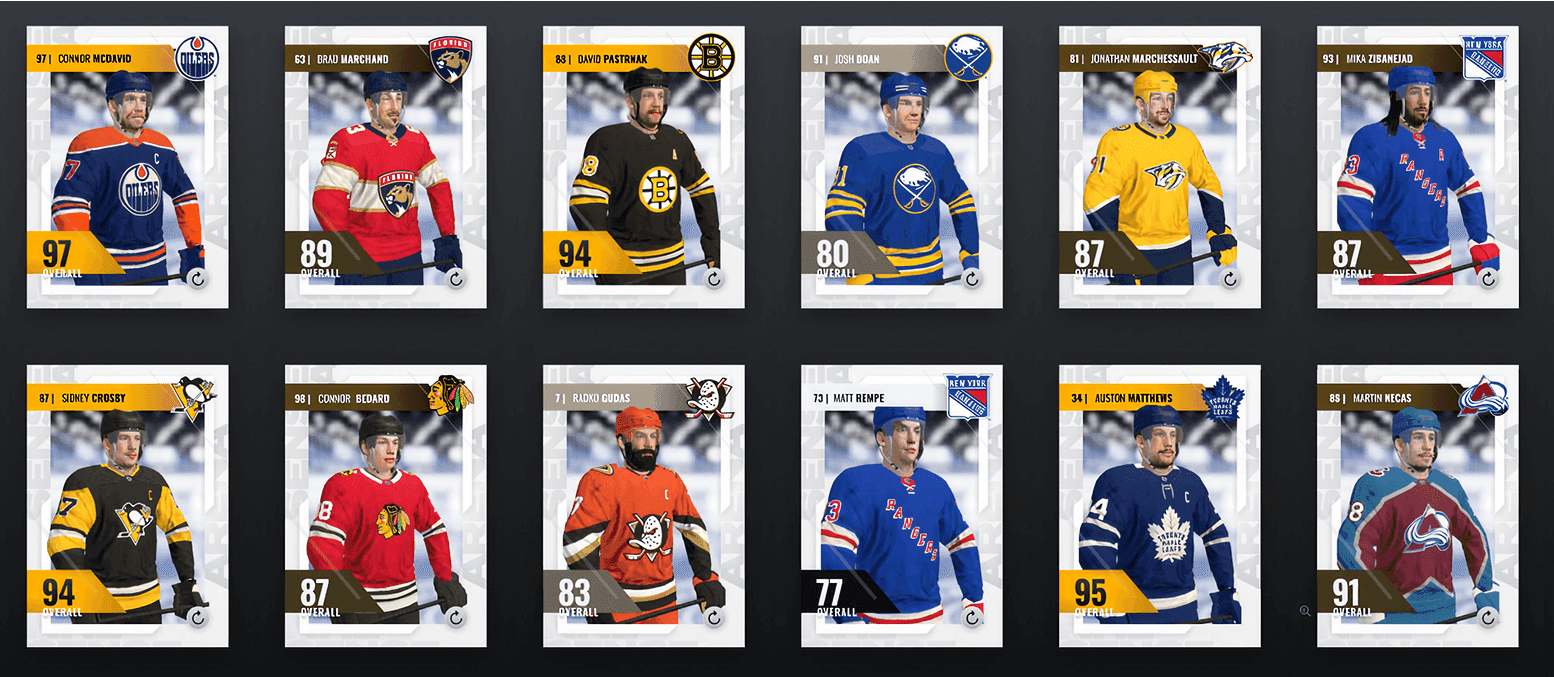Image resolution: width=1554 pixels, height=677 pixels.
Task: Flip the Matt Rempe card
Action: coord(972,618)
